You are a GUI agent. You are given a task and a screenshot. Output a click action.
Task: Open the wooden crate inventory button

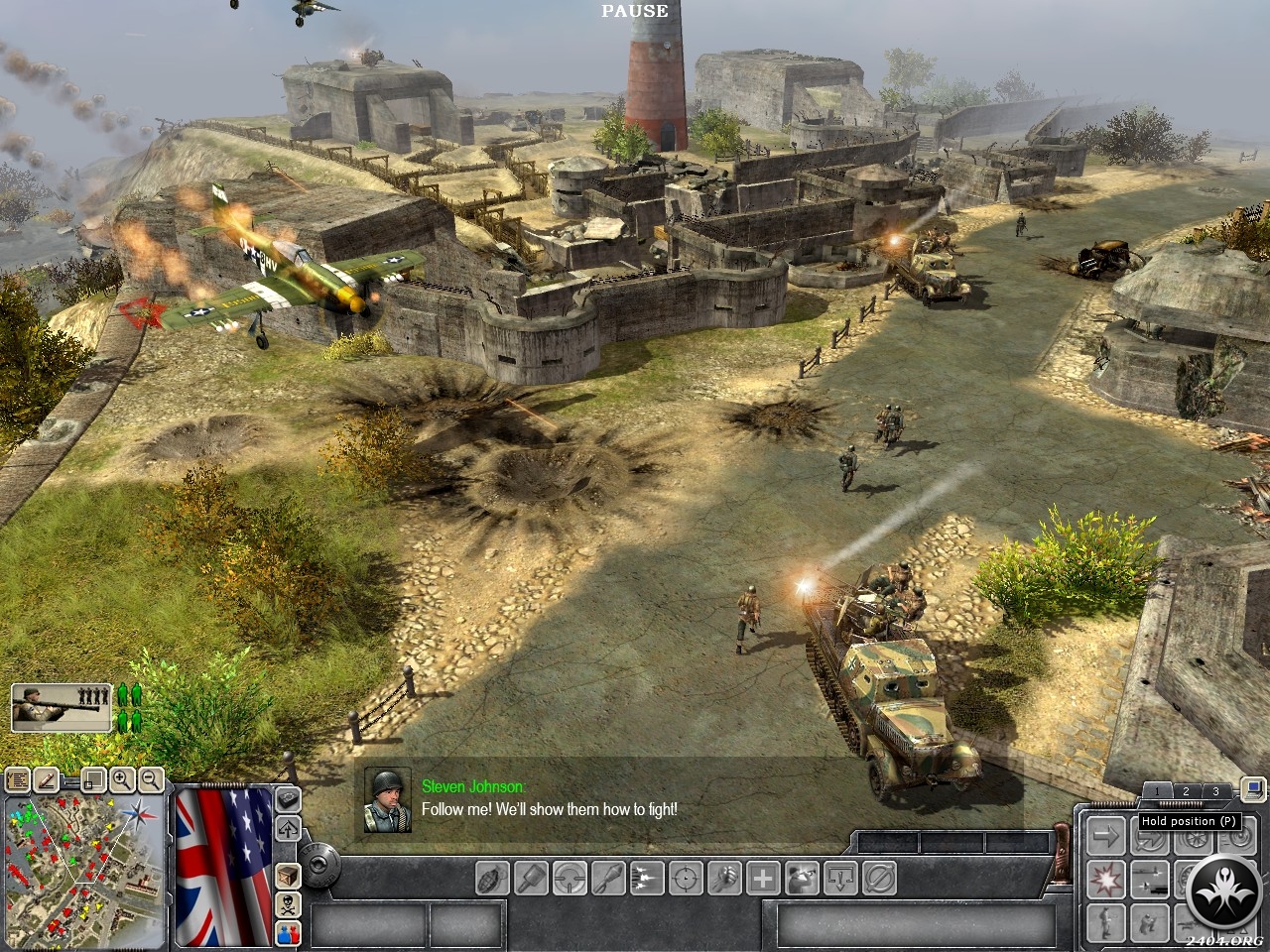(x=288, y=877)
